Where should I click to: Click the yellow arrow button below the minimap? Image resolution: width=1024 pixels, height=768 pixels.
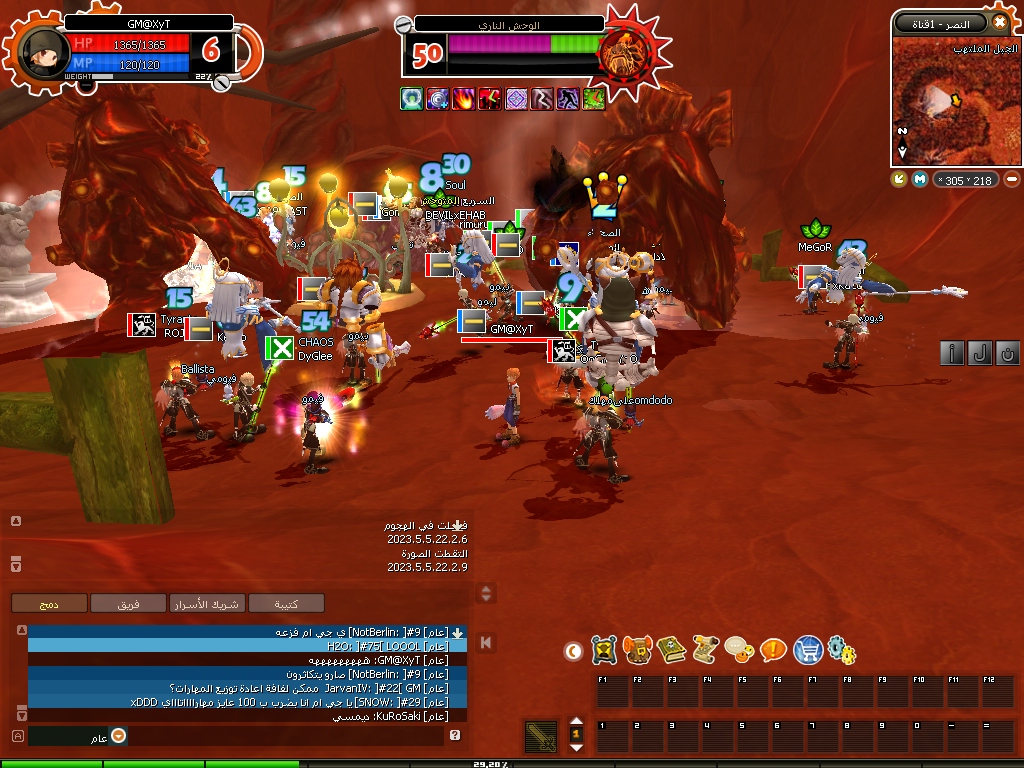(x=899, y=179)
